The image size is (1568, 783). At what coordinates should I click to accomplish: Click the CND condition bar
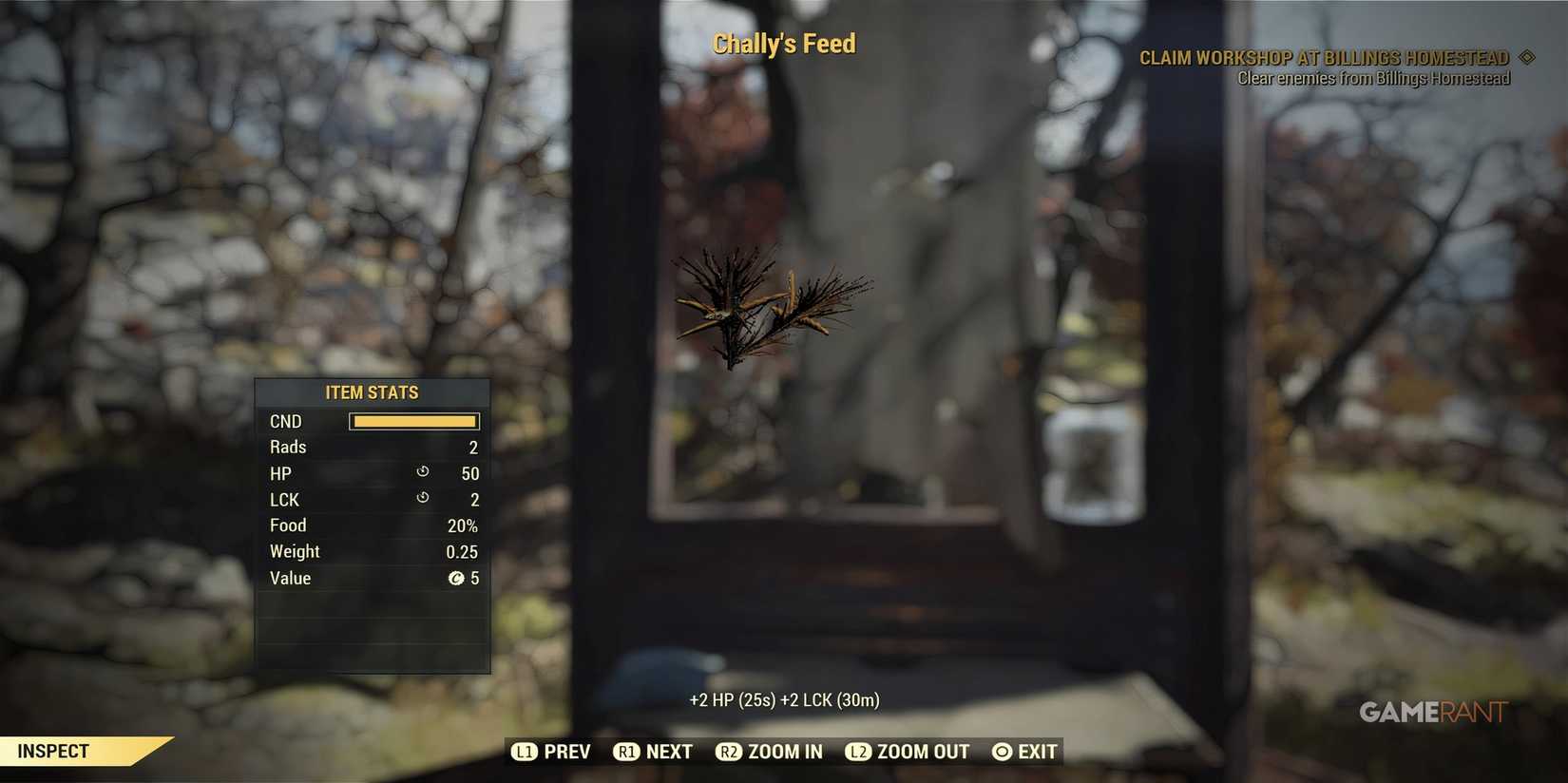click(413, 420)
